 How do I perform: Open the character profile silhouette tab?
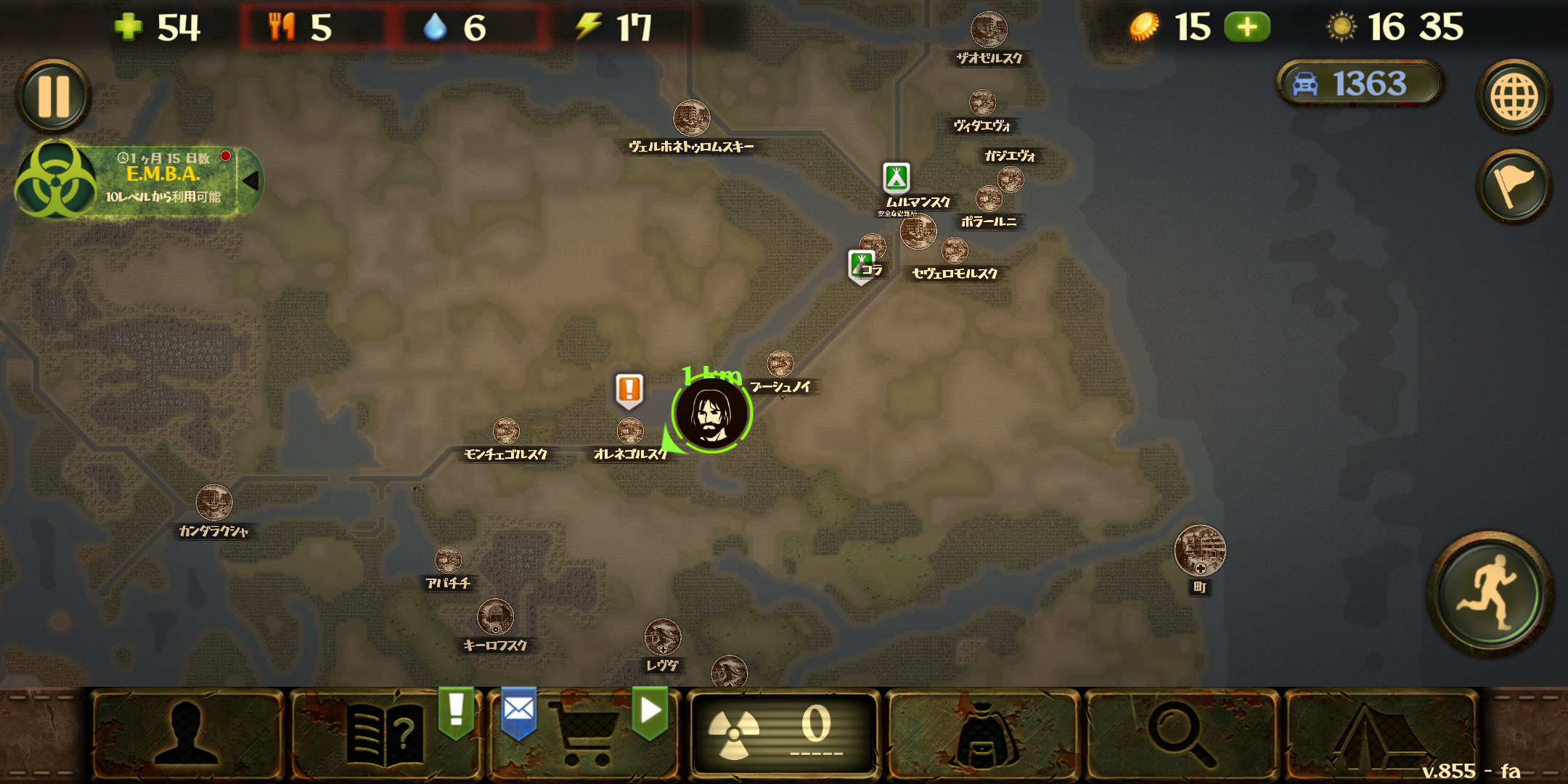point(187,735)
